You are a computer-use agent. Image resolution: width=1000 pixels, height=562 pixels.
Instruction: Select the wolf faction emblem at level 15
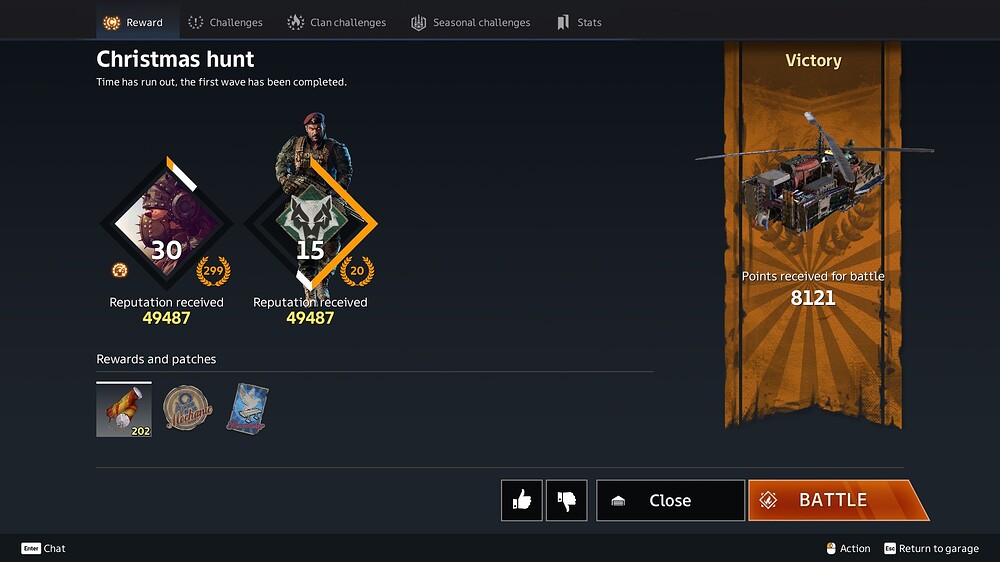tap(310, 223)
